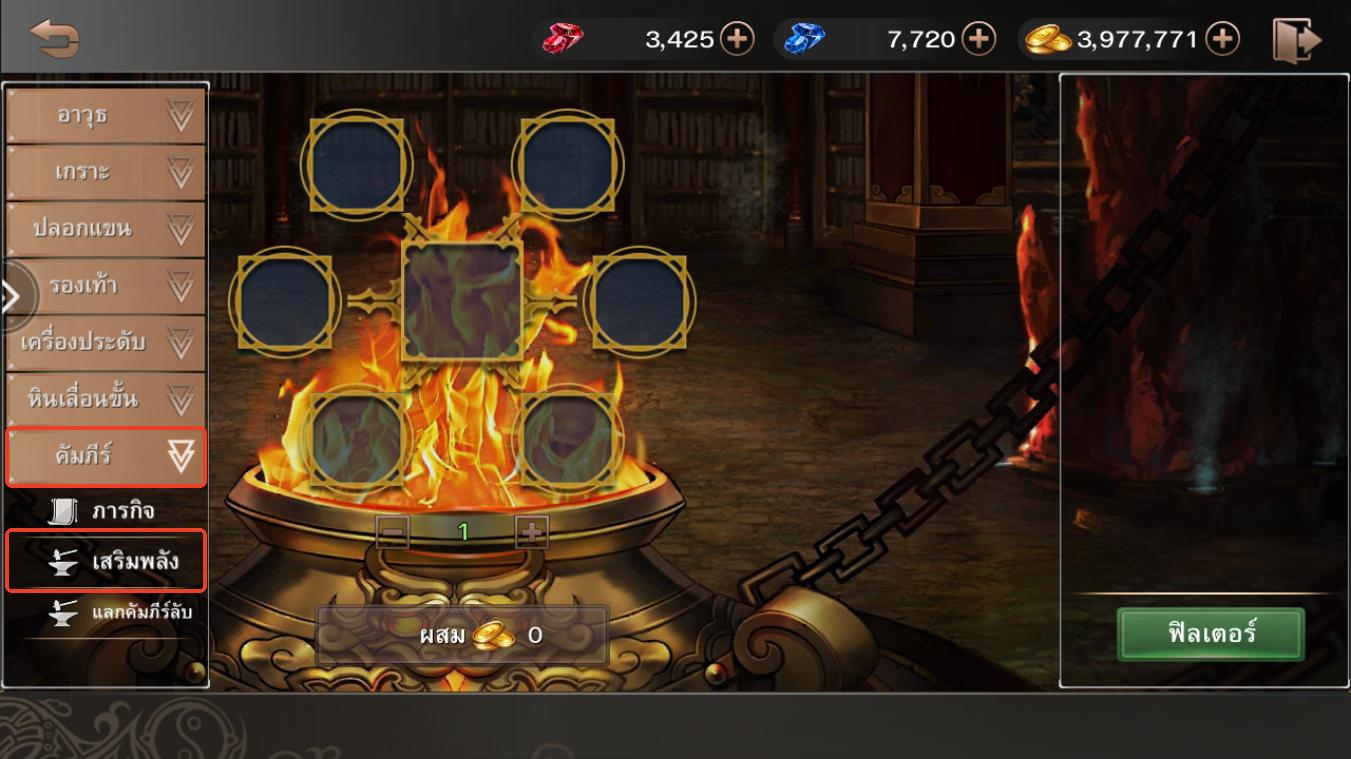This screenshot has width=1351, height=759.
Task: Click the ผสม combine button
Action: click(x=462, y=635)
